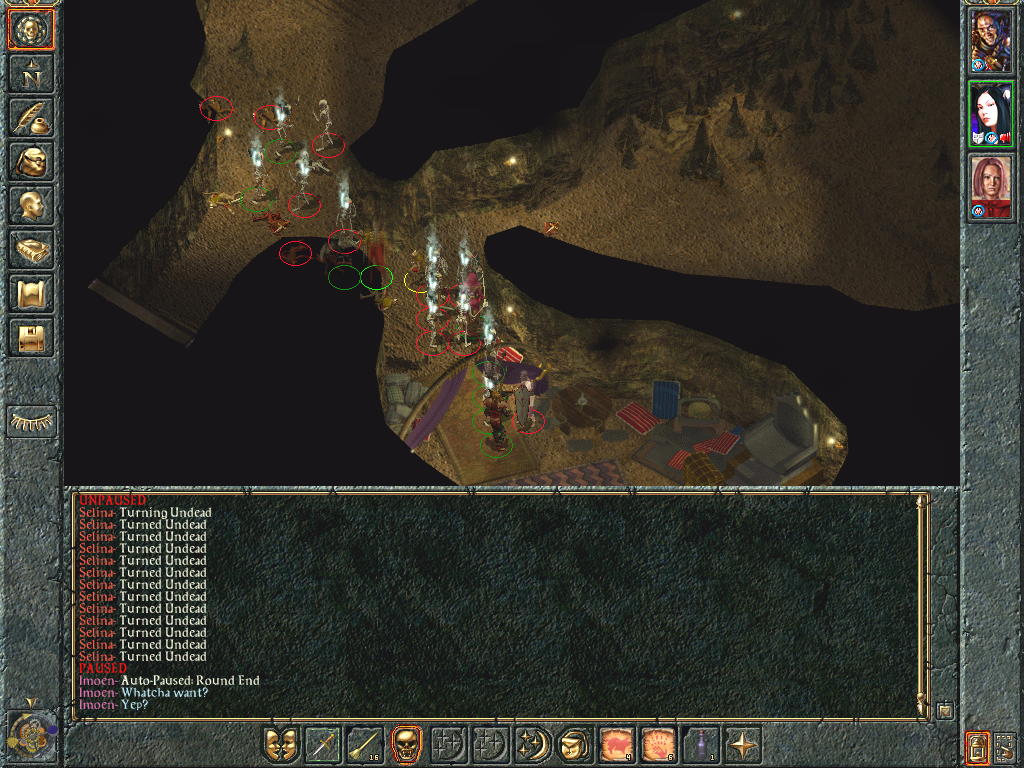Select the armored warrior portrait
1024x768 pixels.
[x=991, y=43]
